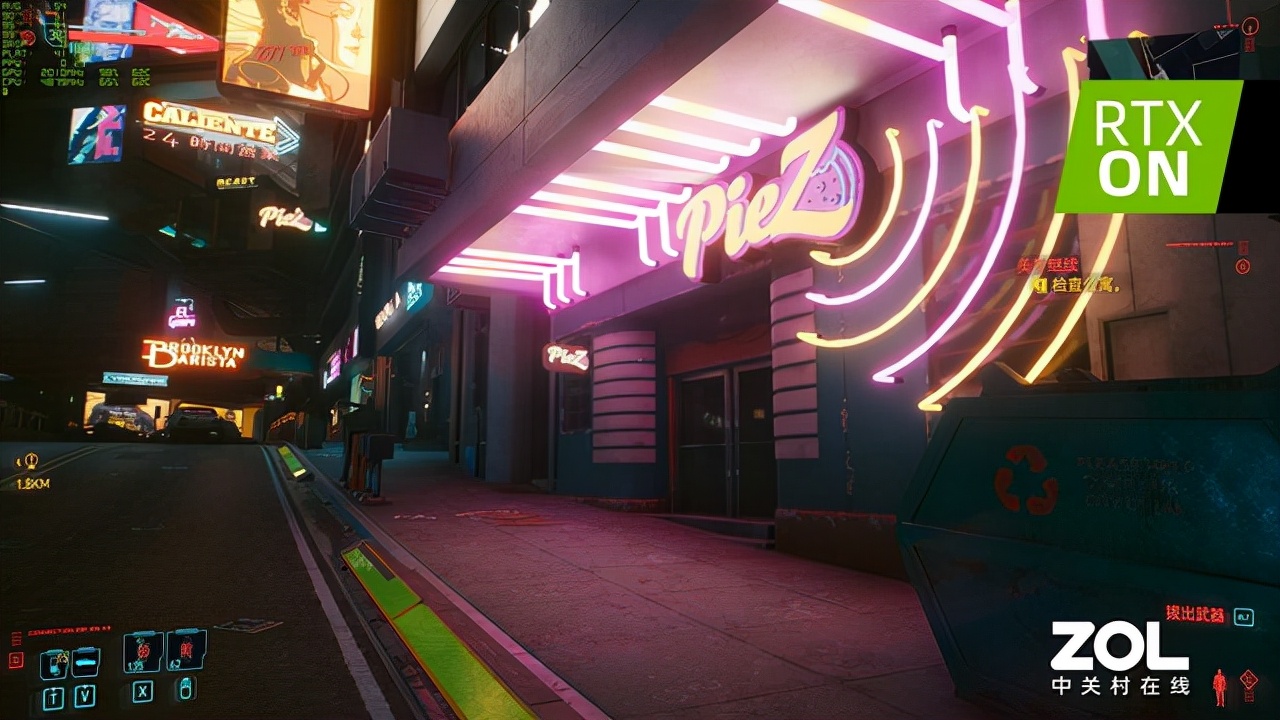Click the ZOL watermark logo
This screenshot has width=1280, height=720.
coord(1119,657)
